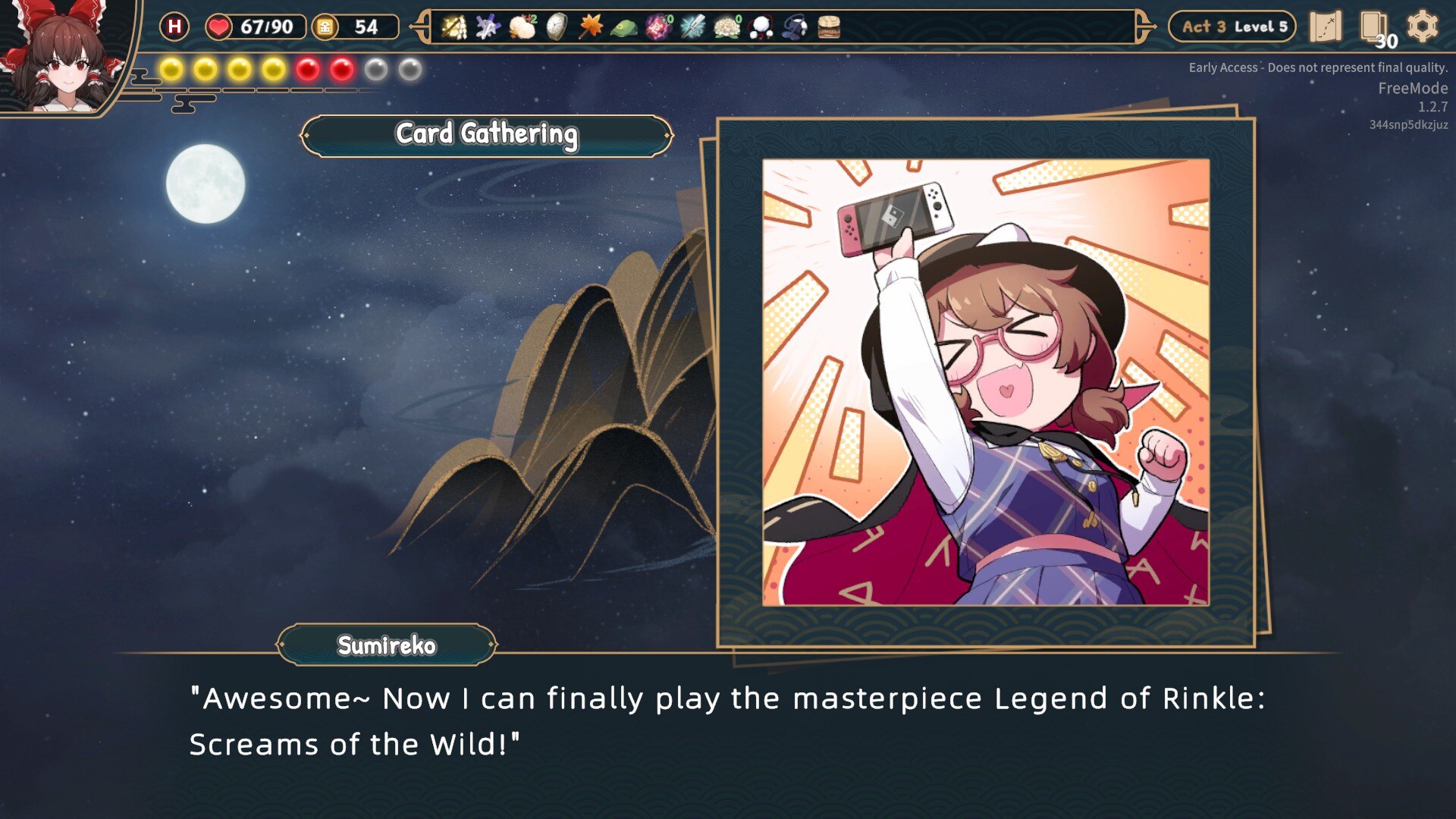Check the heart showing 67/90 health
Screen dimensions: 1456x819
220,27
